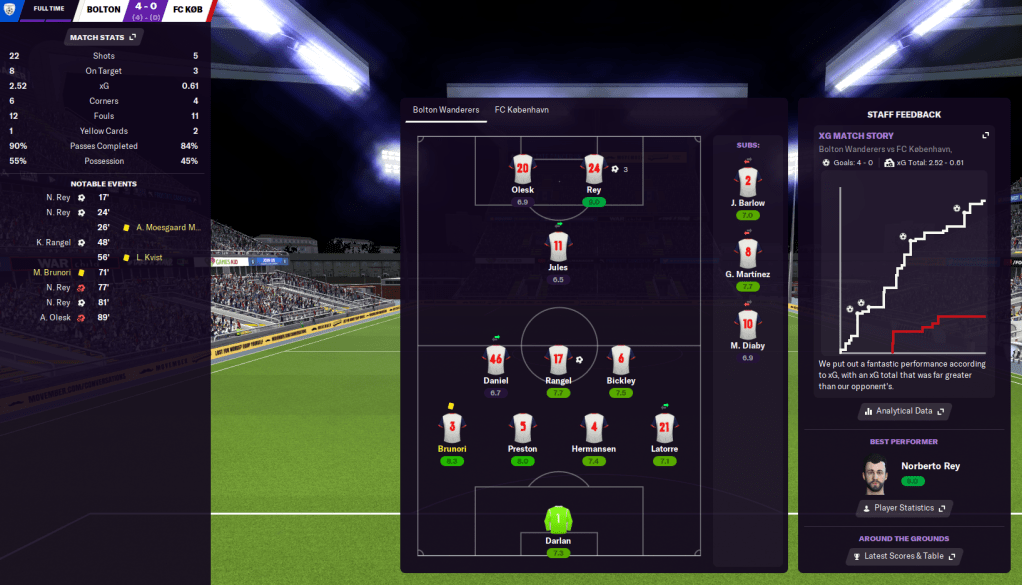Open Analytical Data
Image resolution: width=1022 pixels, height=585 pixels.
[x=902, y=411]
